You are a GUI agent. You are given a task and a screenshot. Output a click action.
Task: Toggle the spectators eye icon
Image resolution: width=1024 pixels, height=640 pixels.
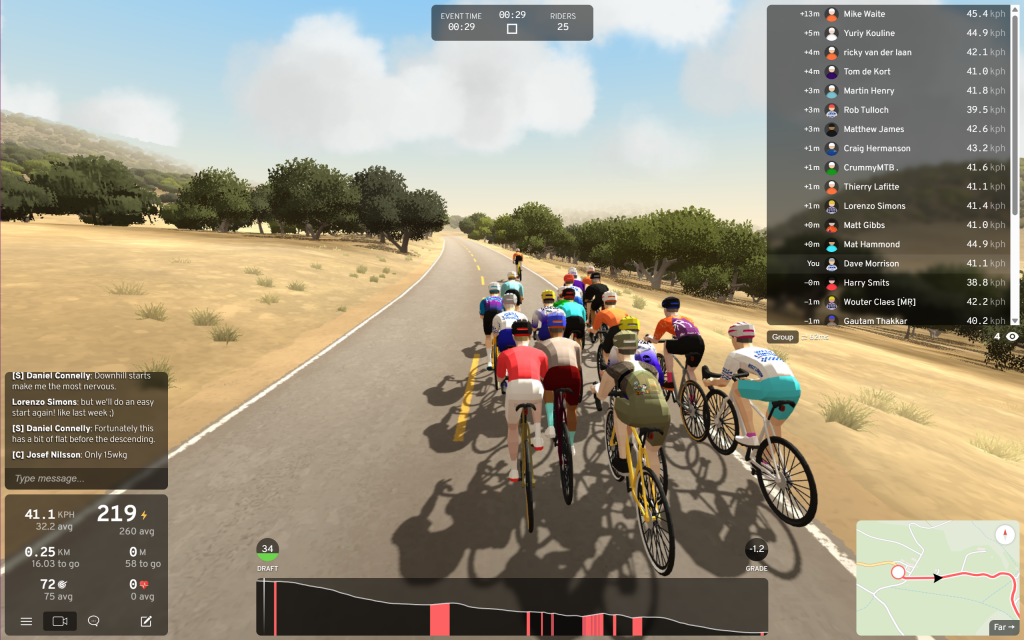pyautogui.click(x=1012, y=337)
